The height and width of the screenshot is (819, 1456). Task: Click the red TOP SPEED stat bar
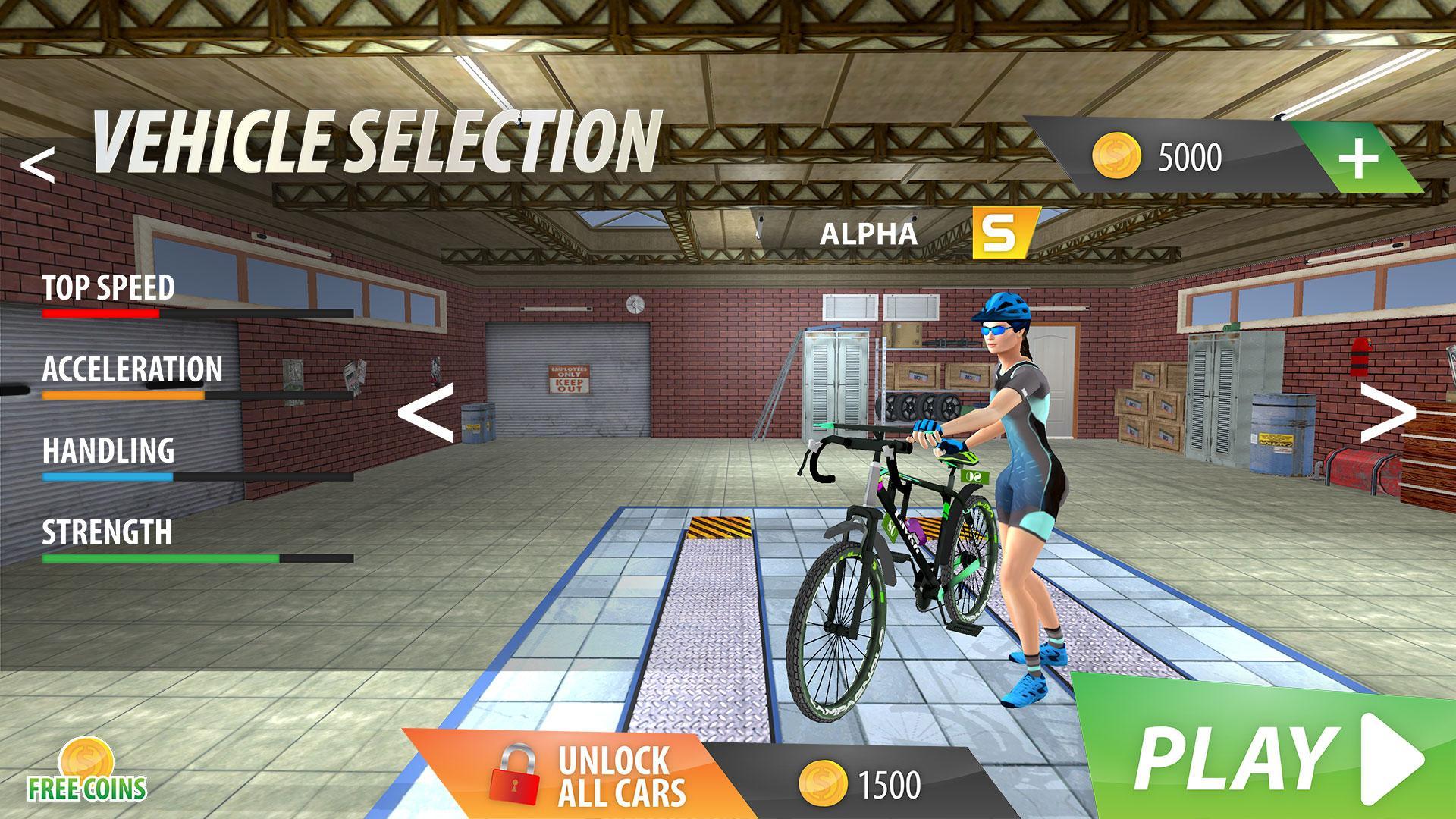pos(102,313)
